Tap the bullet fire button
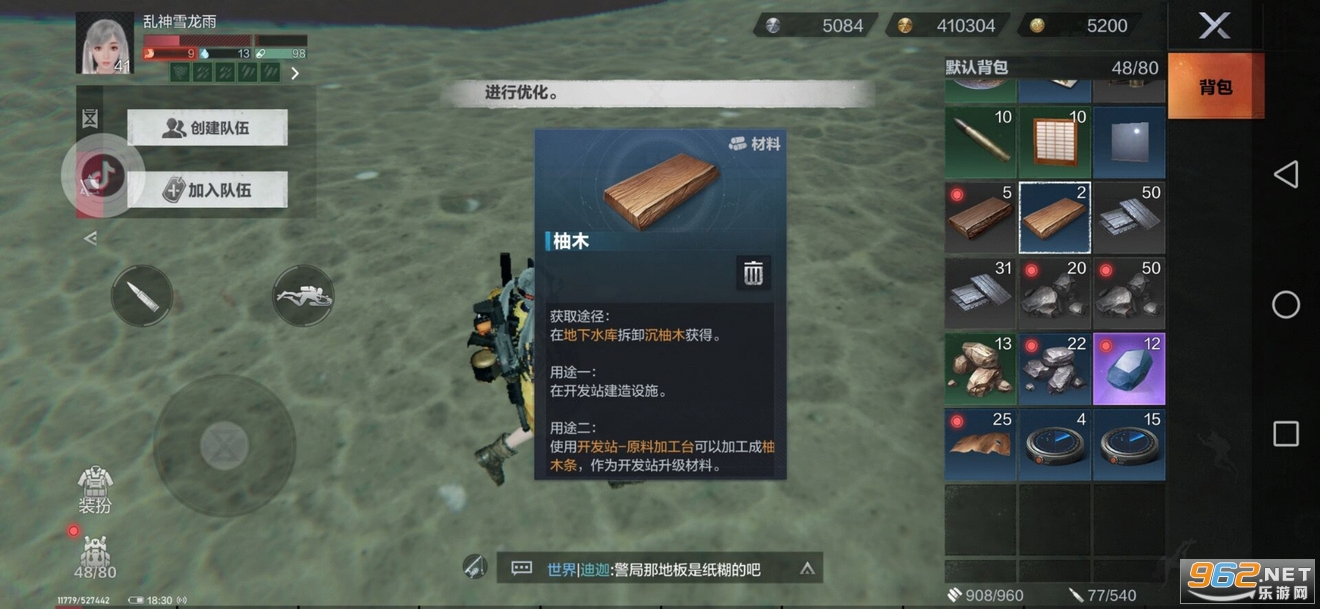1320x609 pixels. [x=141, y=295]
